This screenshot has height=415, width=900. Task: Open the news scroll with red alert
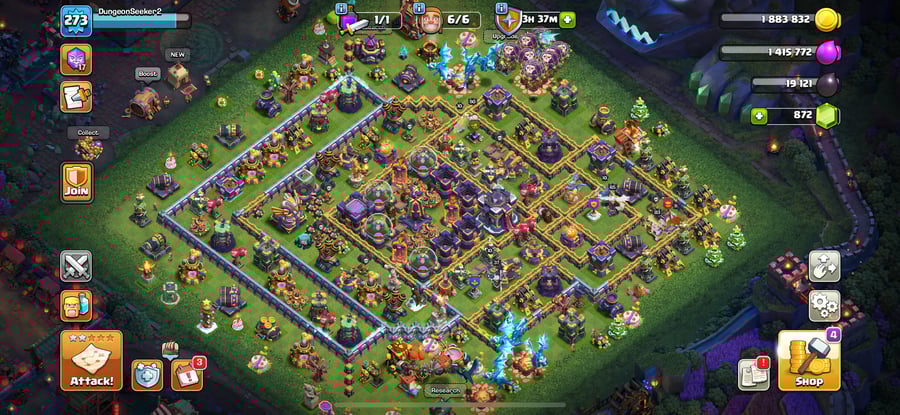tap(753, 374)
